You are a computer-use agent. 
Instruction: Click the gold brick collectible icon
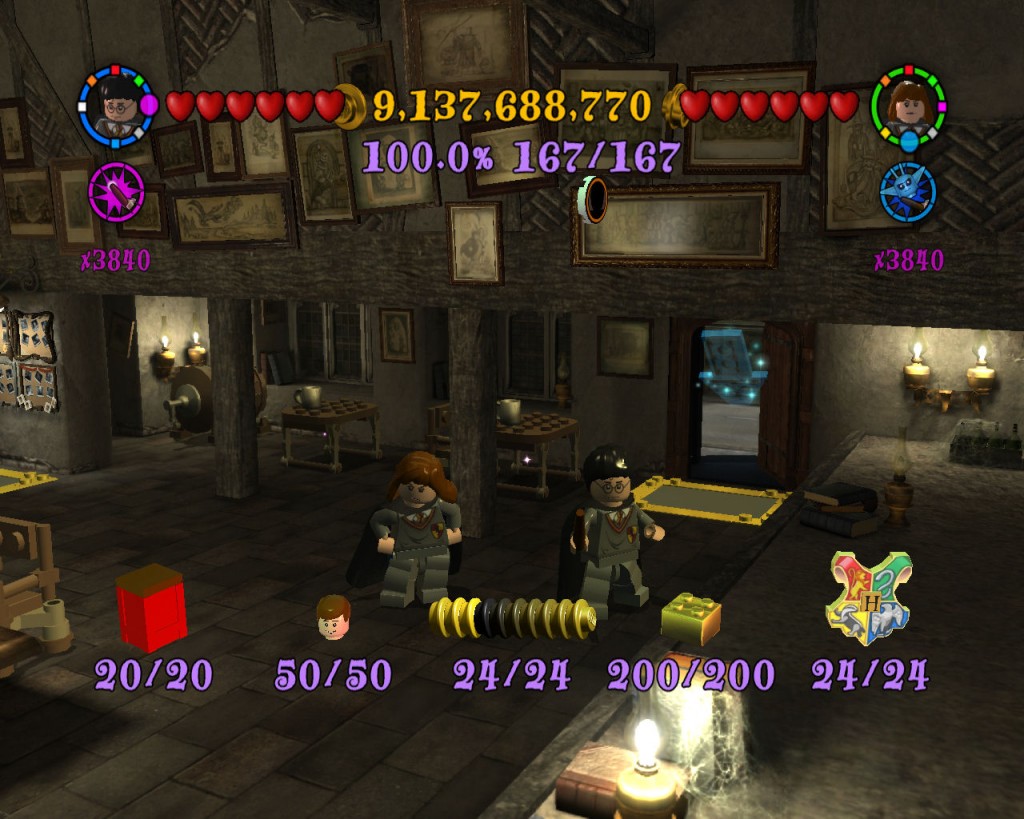[691, 618]
